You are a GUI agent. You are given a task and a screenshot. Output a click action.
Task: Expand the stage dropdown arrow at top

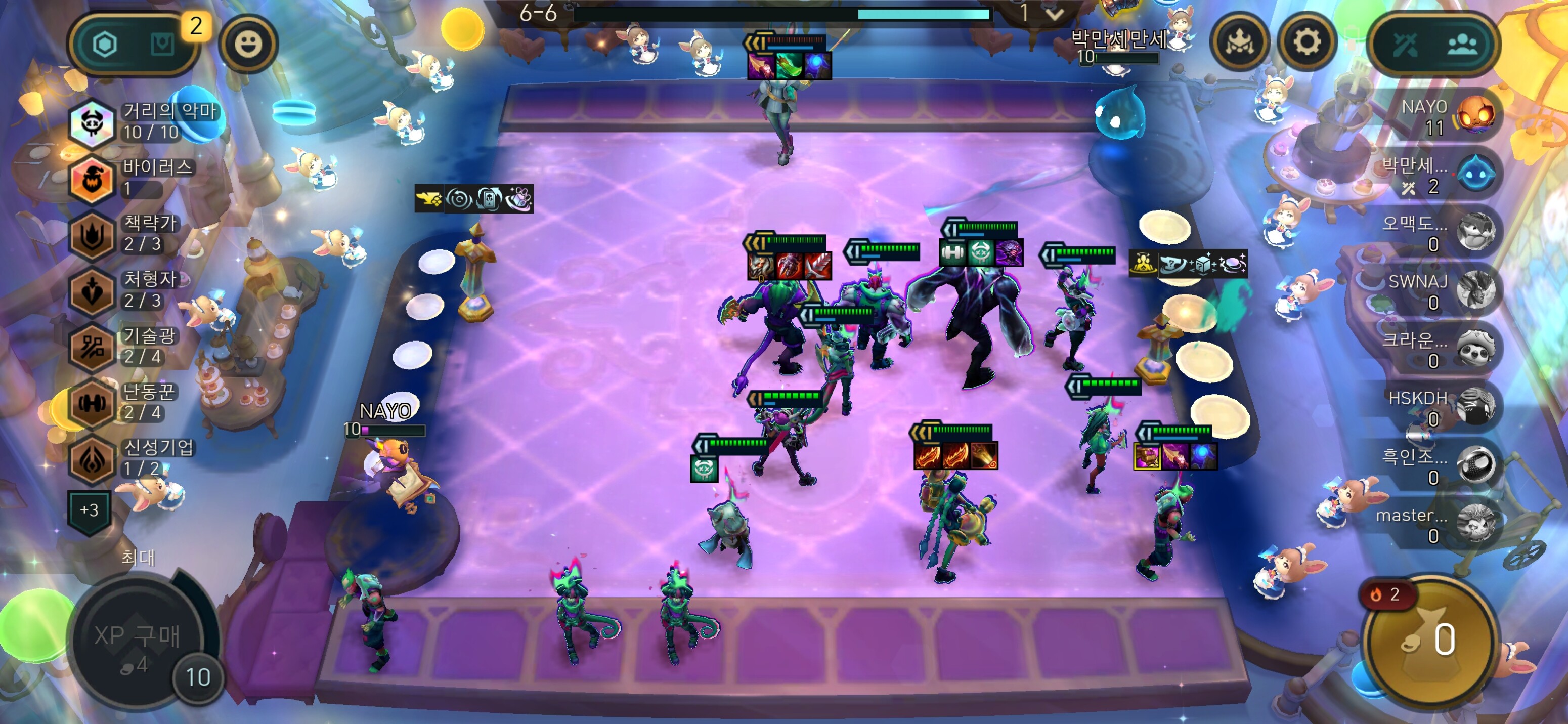[1055, 13]
